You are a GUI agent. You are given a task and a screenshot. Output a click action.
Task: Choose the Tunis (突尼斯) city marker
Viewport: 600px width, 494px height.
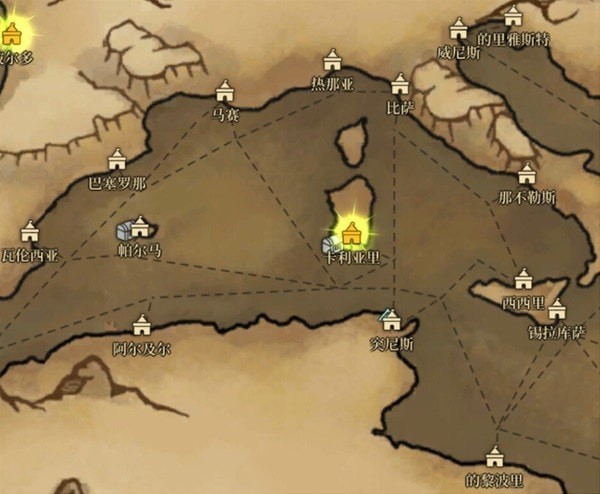click(391, 320)
